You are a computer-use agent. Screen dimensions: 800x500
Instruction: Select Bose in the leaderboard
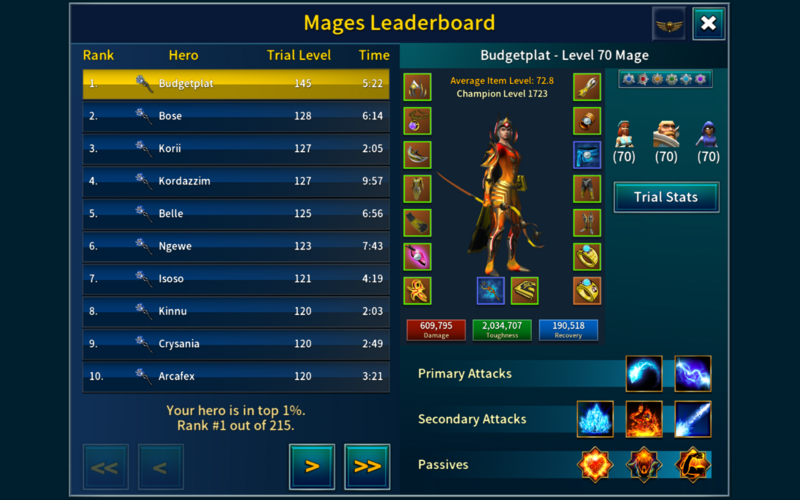pyautogui.click(x=236, y=116)
